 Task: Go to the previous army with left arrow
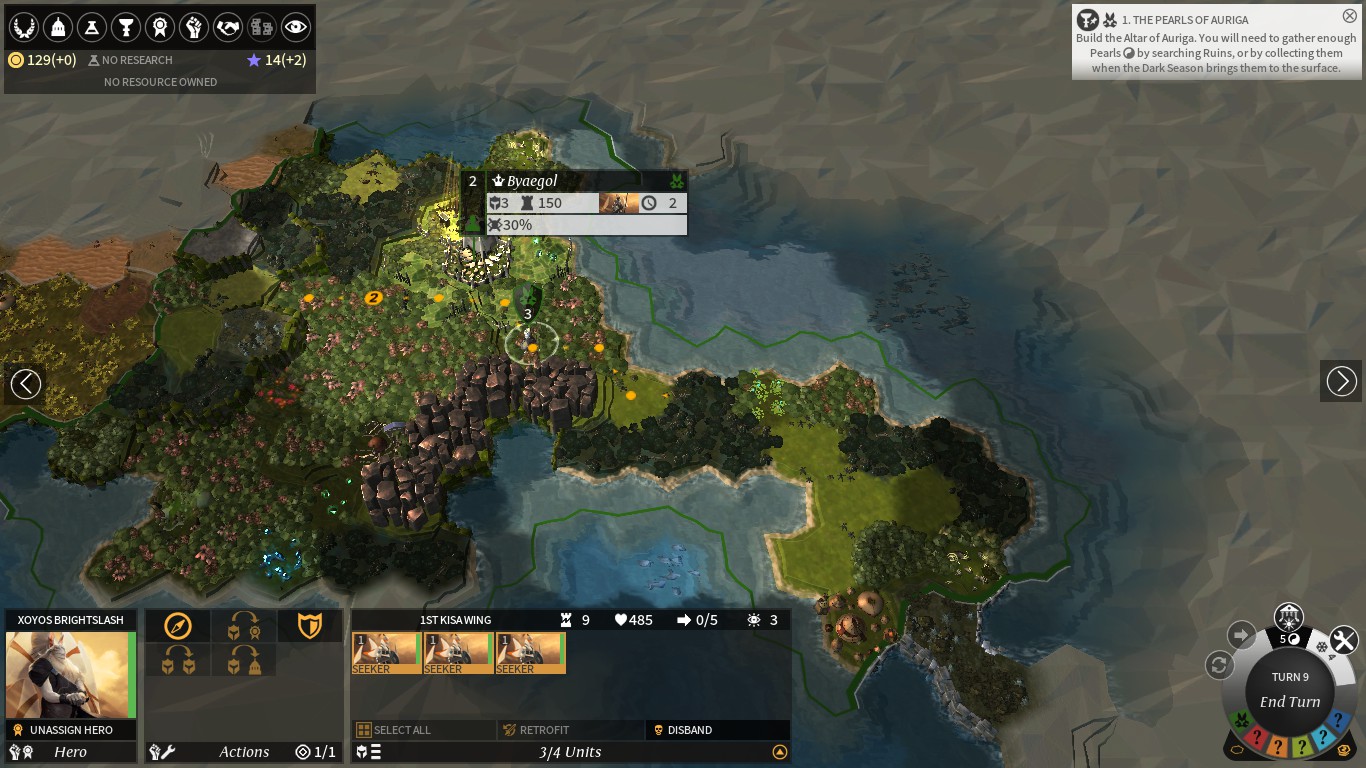tap(25, 382)
